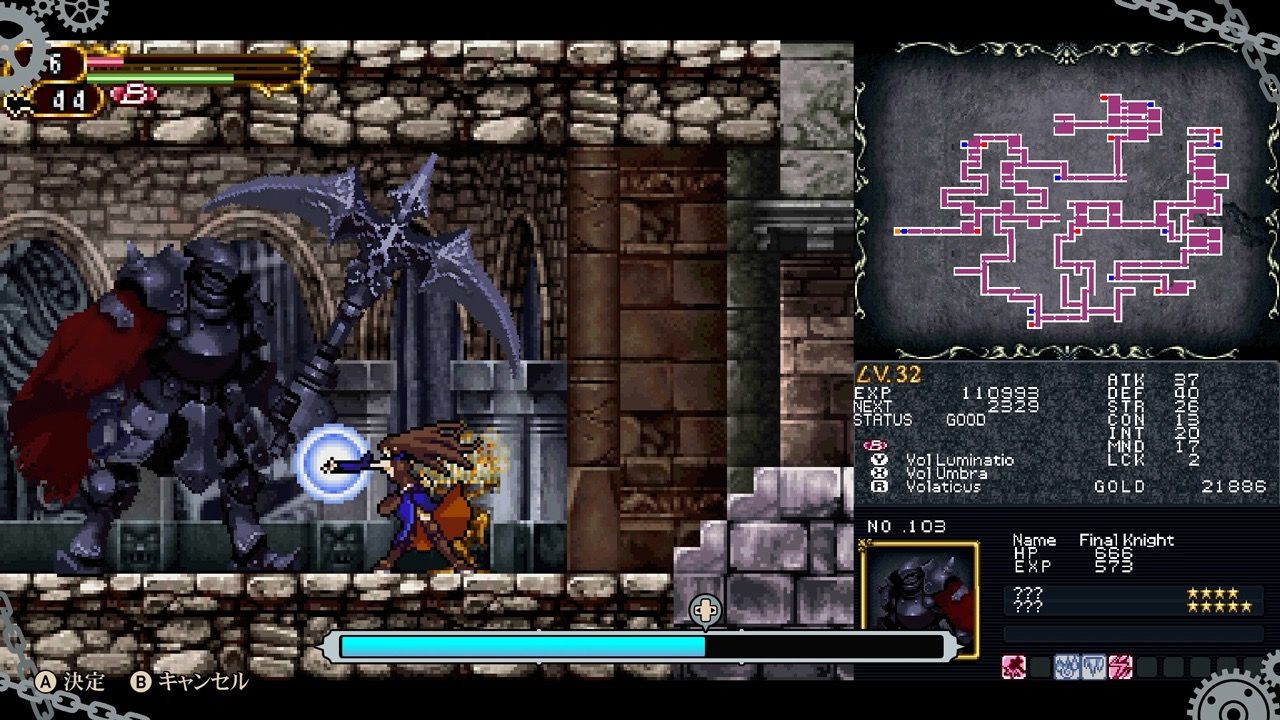Click the heart icon in the top-left HUD
Screen dimensions: 1280x720
[15, 100]
